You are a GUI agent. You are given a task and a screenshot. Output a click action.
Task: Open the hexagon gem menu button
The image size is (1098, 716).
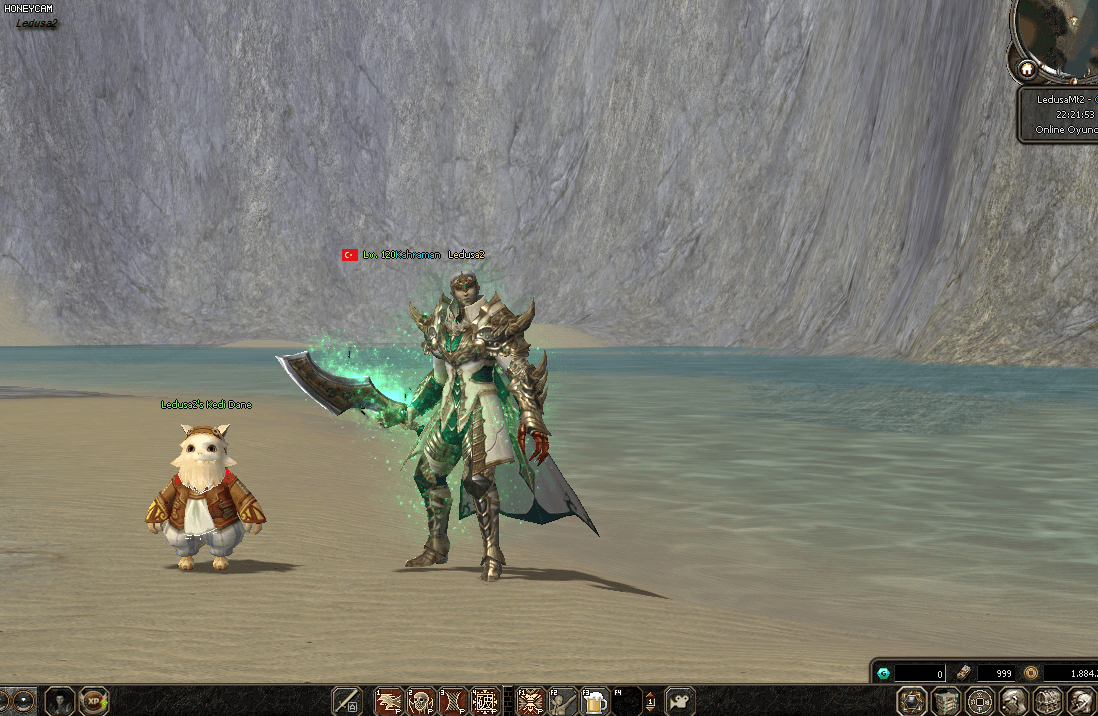[x=911, y=701]
